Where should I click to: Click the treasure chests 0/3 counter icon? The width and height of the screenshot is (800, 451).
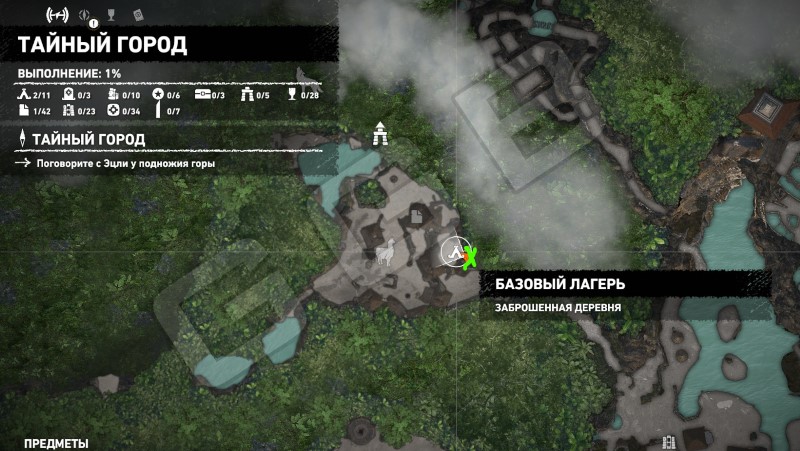[202, 95]
